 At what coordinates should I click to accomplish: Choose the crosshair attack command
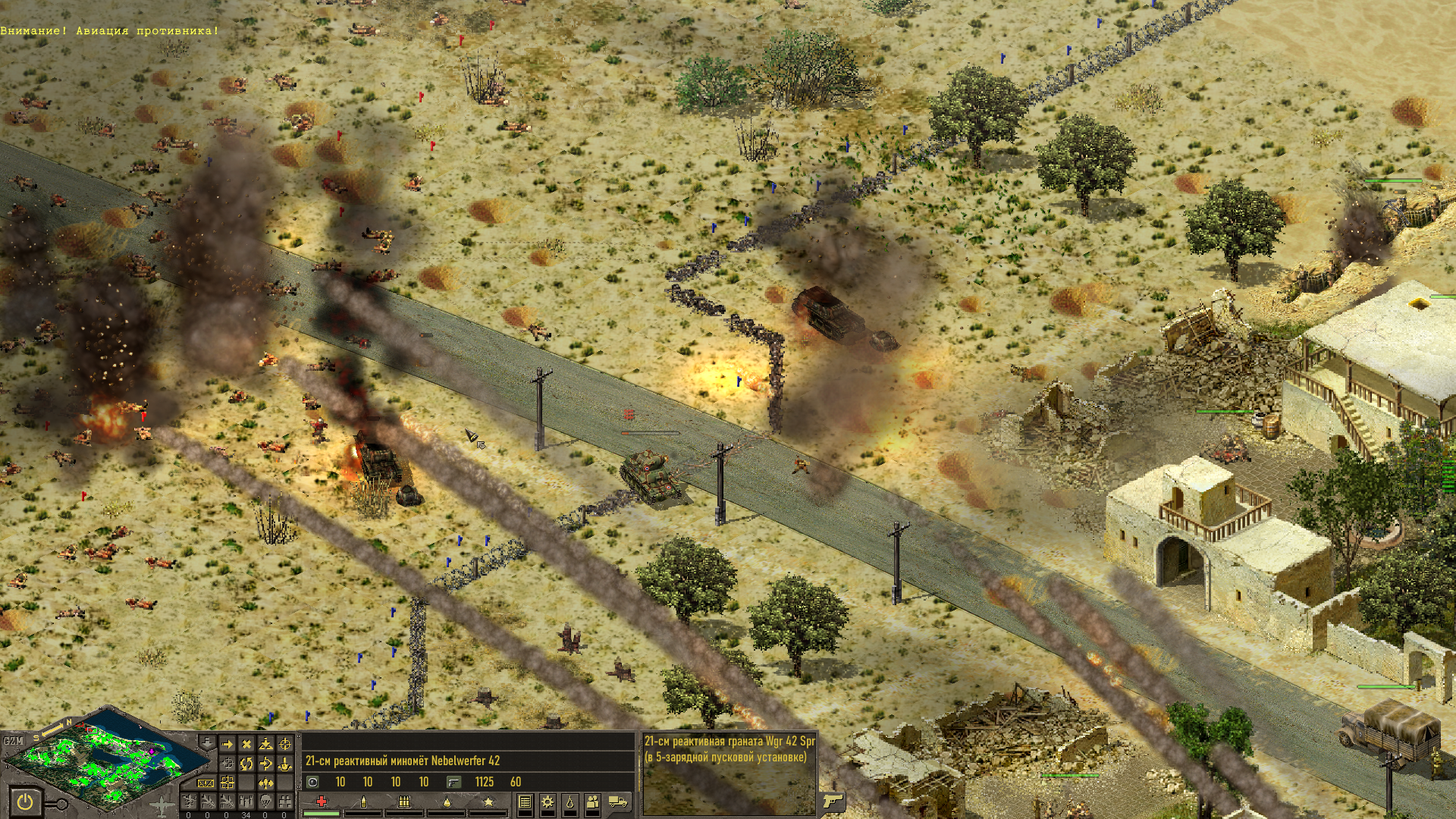pyautogui.click(x=285, y=745)
